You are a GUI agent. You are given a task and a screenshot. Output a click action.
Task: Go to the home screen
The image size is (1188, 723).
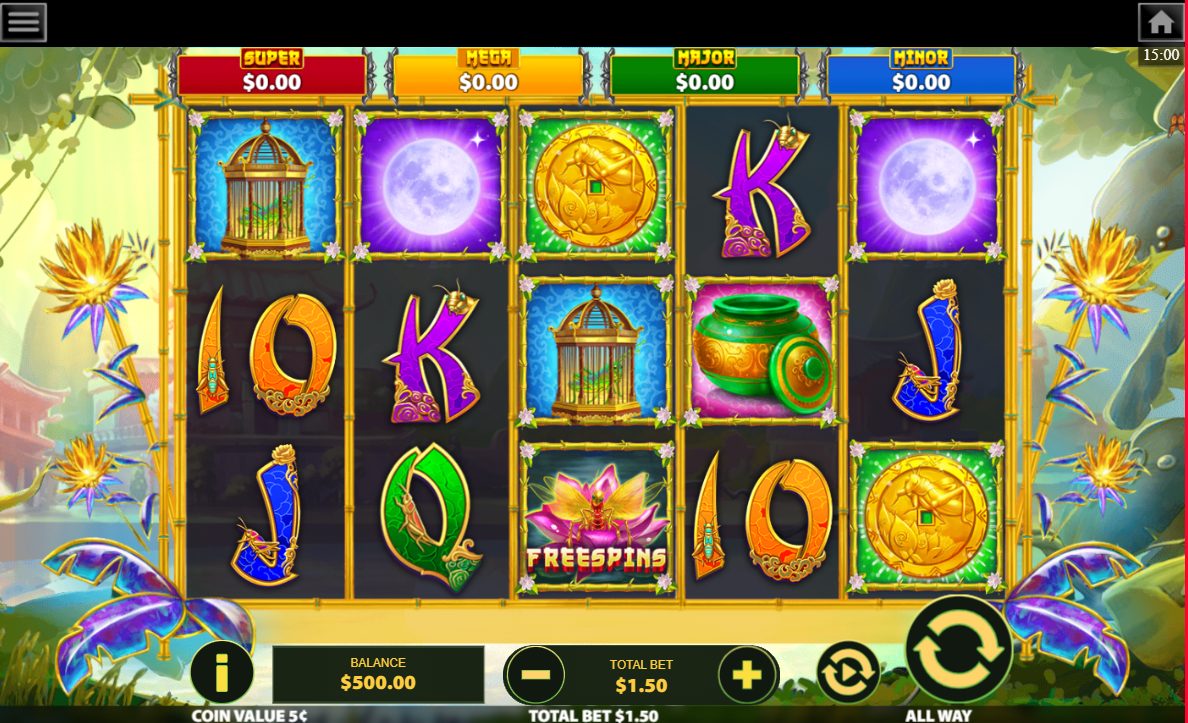pyautogui.click(x=1160, y=22)
